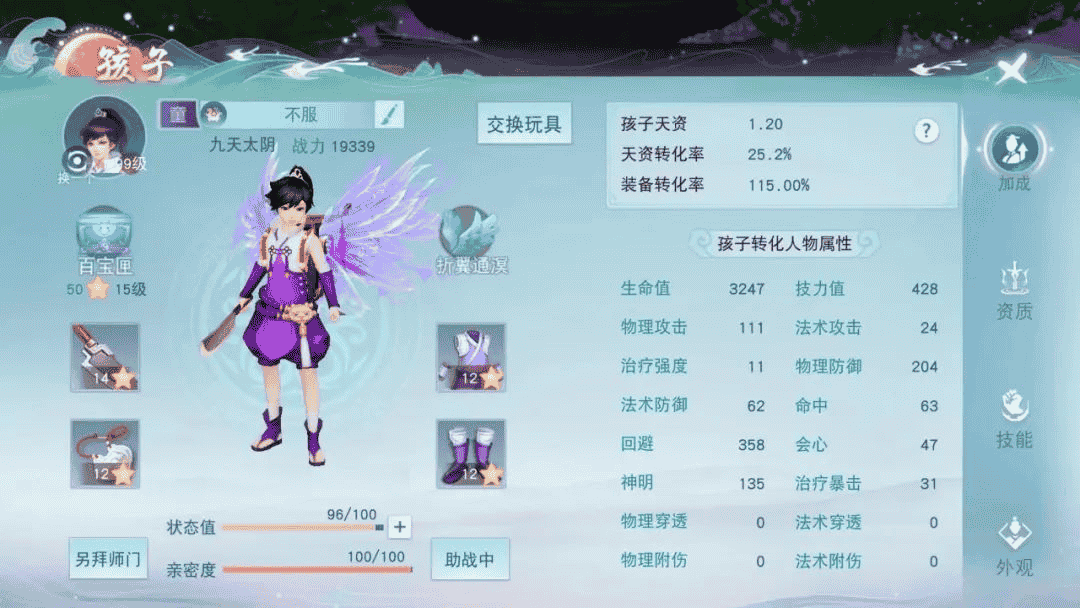Screen dimensions: 1080x608
Task: Open the 外观 tab
Action: click(1014, 547)
